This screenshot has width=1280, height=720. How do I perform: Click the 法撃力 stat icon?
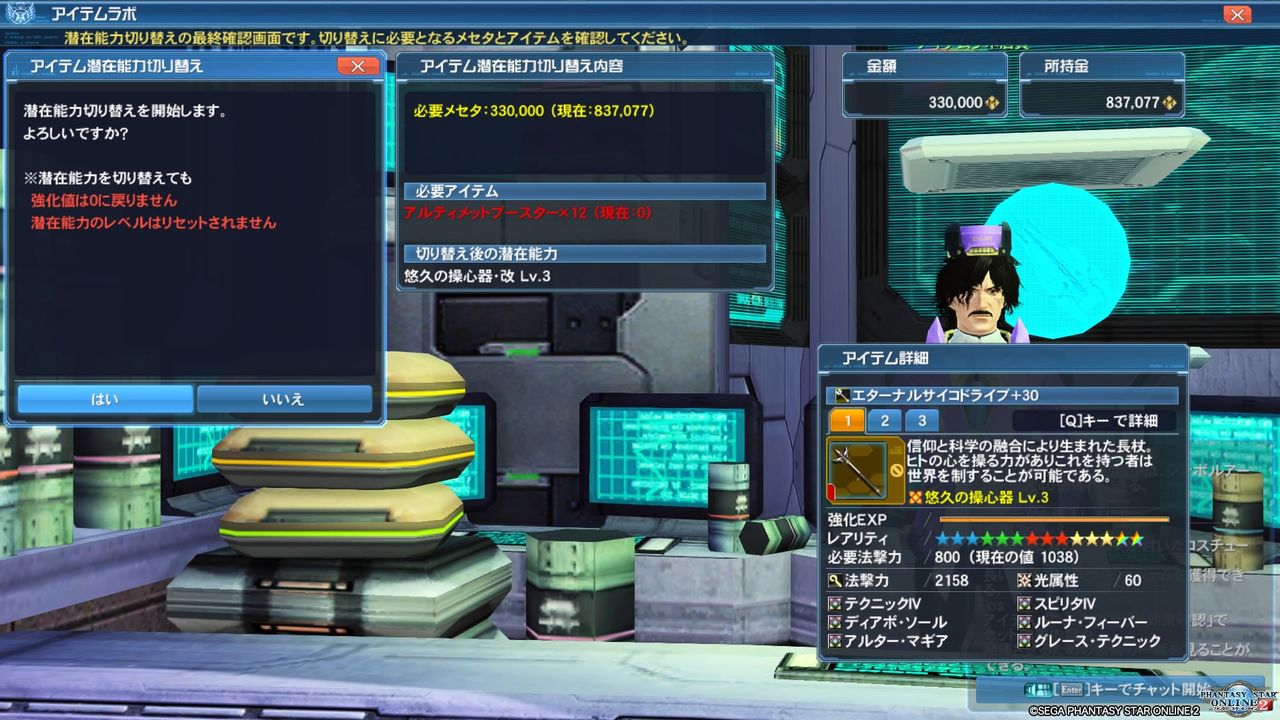pos(833,580)
